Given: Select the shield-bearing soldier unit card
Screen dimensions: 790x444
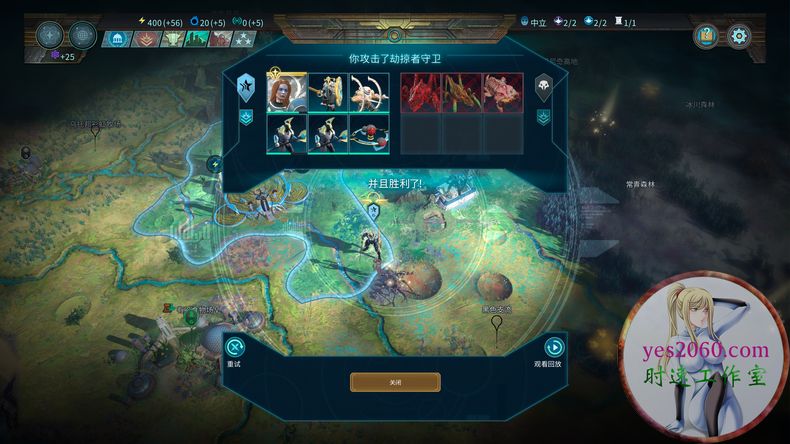Looking at the screenshot, I should (x=328, y=92).
